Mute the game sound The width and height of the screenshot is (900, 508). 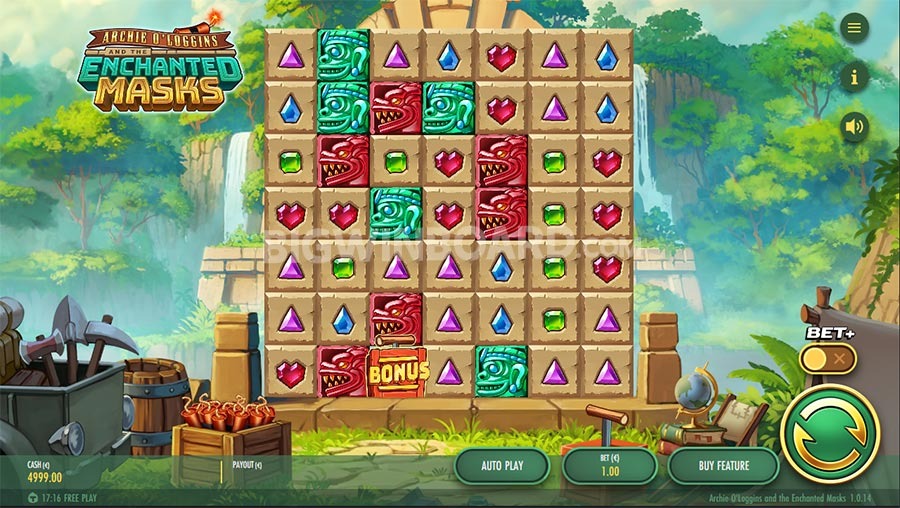[854, 127]
